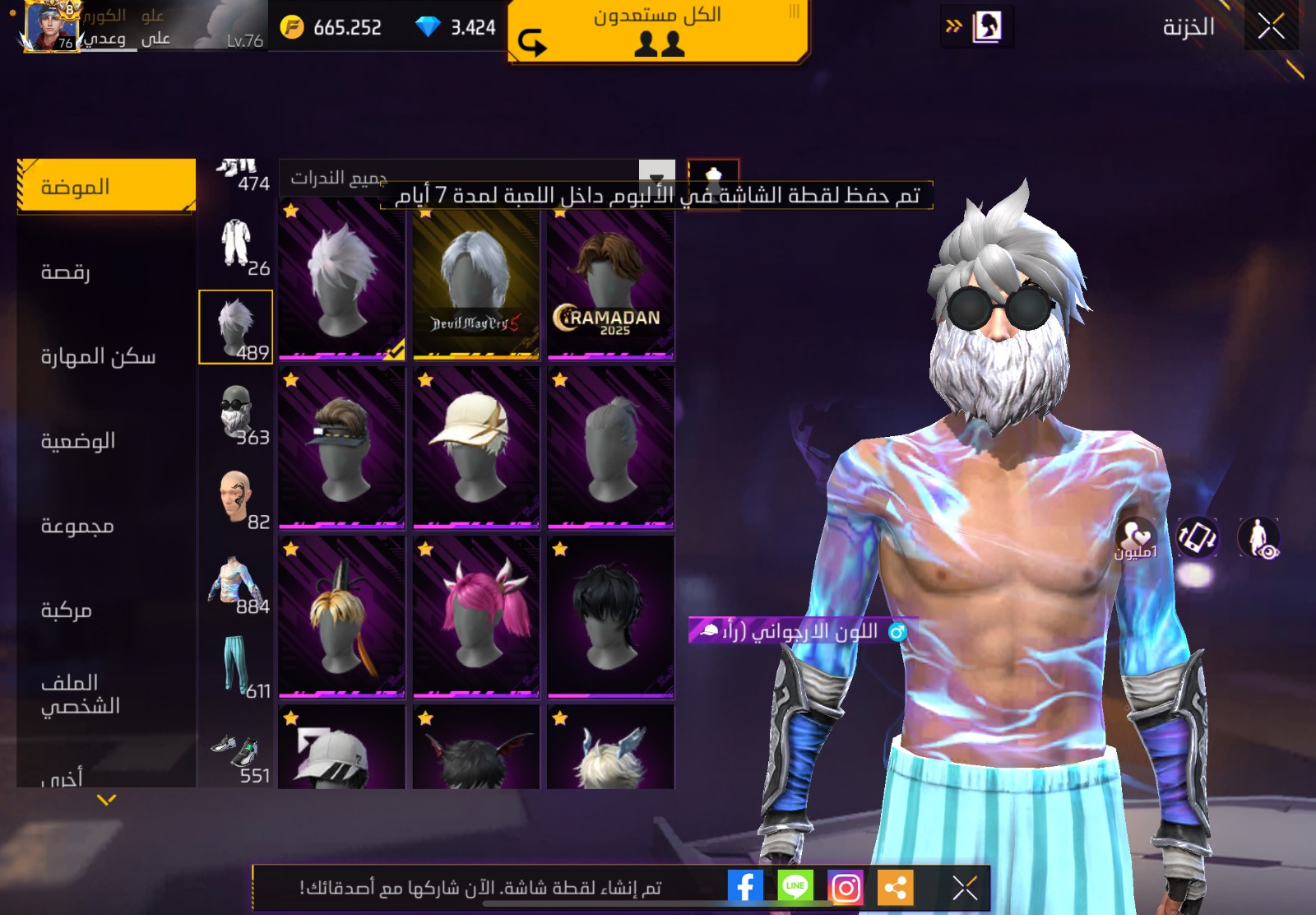This screenshot has height=915, width=1316.
Task: Pick the pants category showing 611
Action: pos(236,666)
